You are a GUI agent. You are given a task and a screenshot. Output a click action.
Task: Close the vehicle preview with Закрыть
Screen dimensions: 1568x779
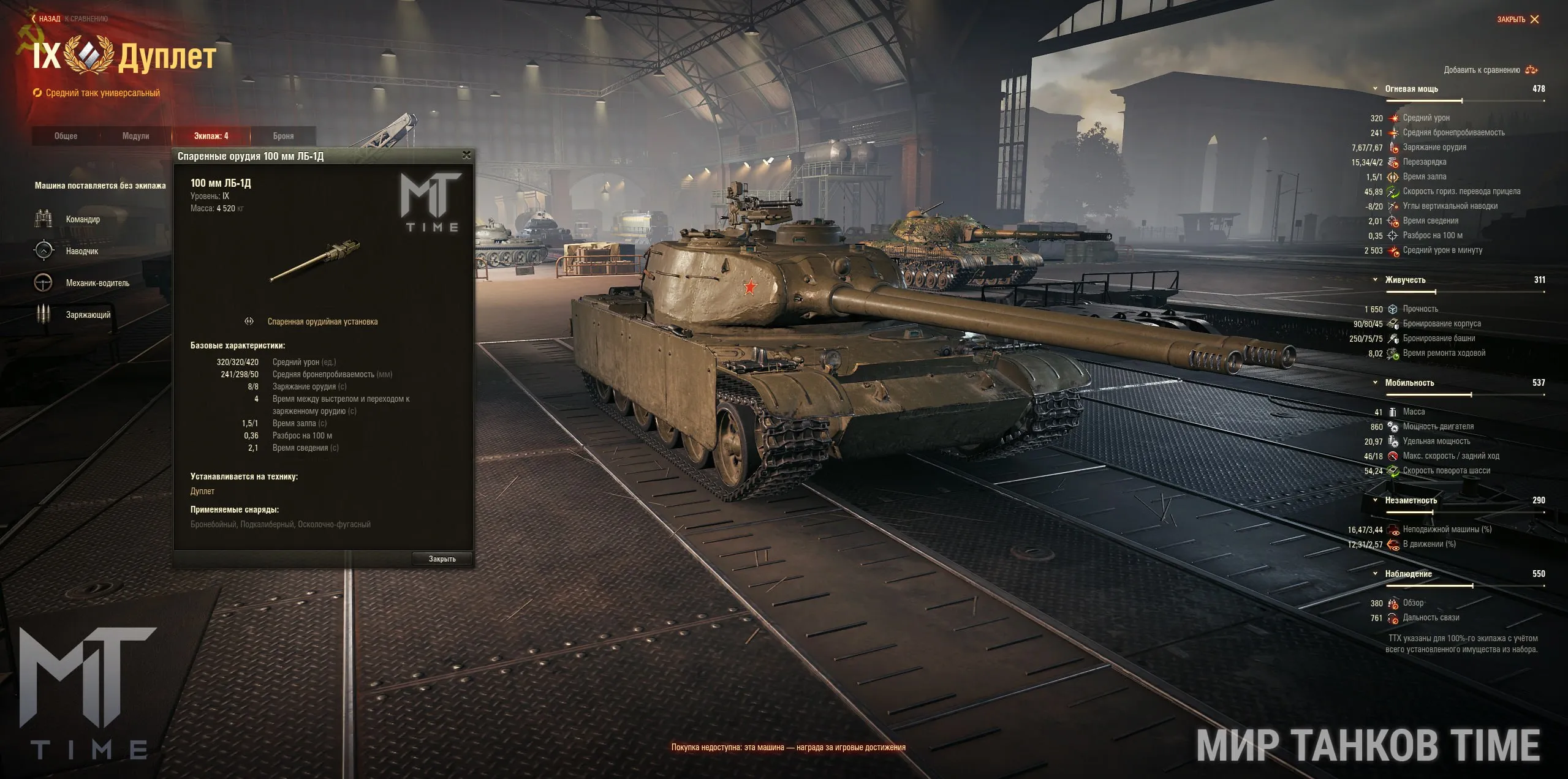coord(1517,20)
